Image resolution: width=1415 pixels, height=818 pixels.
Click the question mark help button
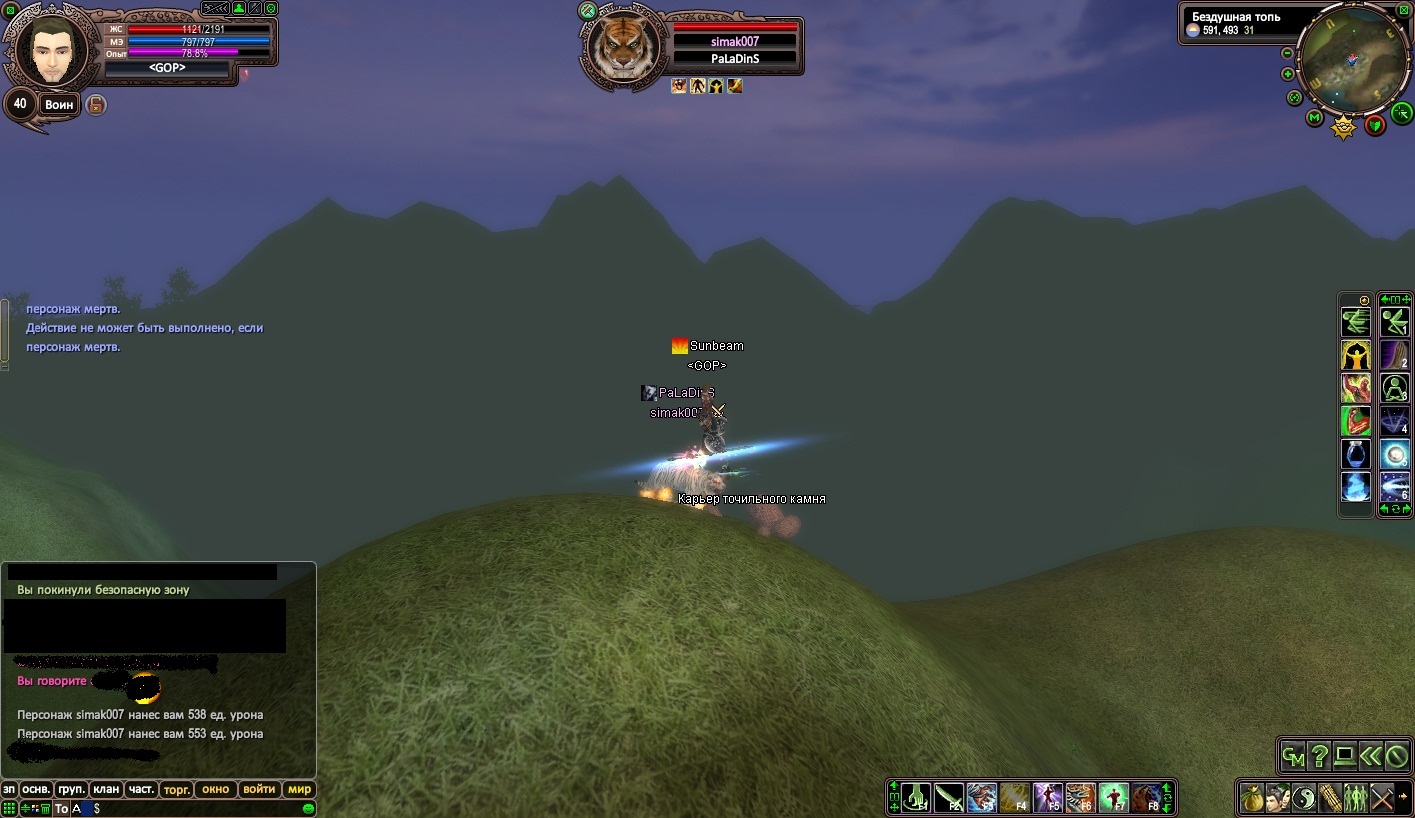coord(1319,757)
